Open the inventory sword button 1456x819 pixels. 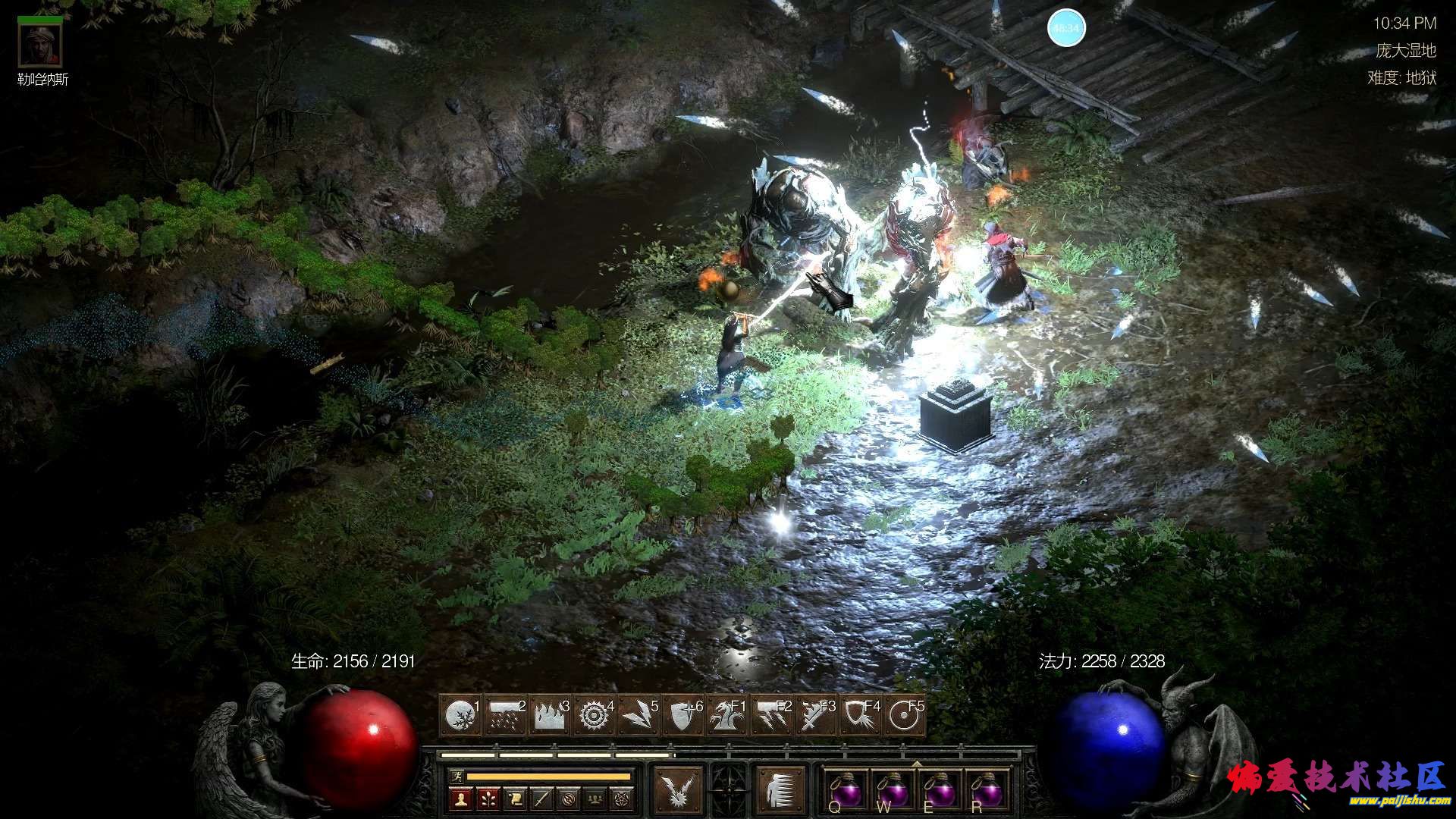tap(541, 799)
